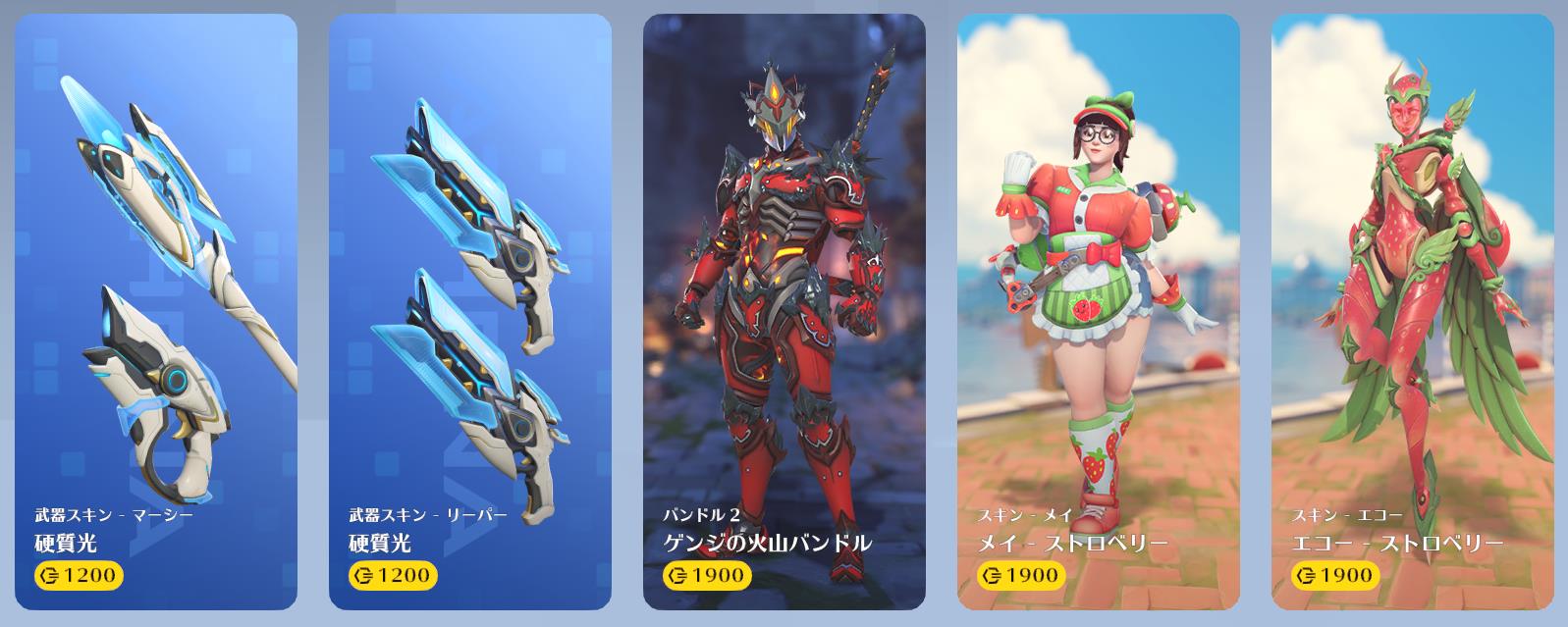Image resolution: width=1568 pixels, height=627 pixels.
Task: Open the エコー - ストロベリー skin card
Action: pos(1412,312)
